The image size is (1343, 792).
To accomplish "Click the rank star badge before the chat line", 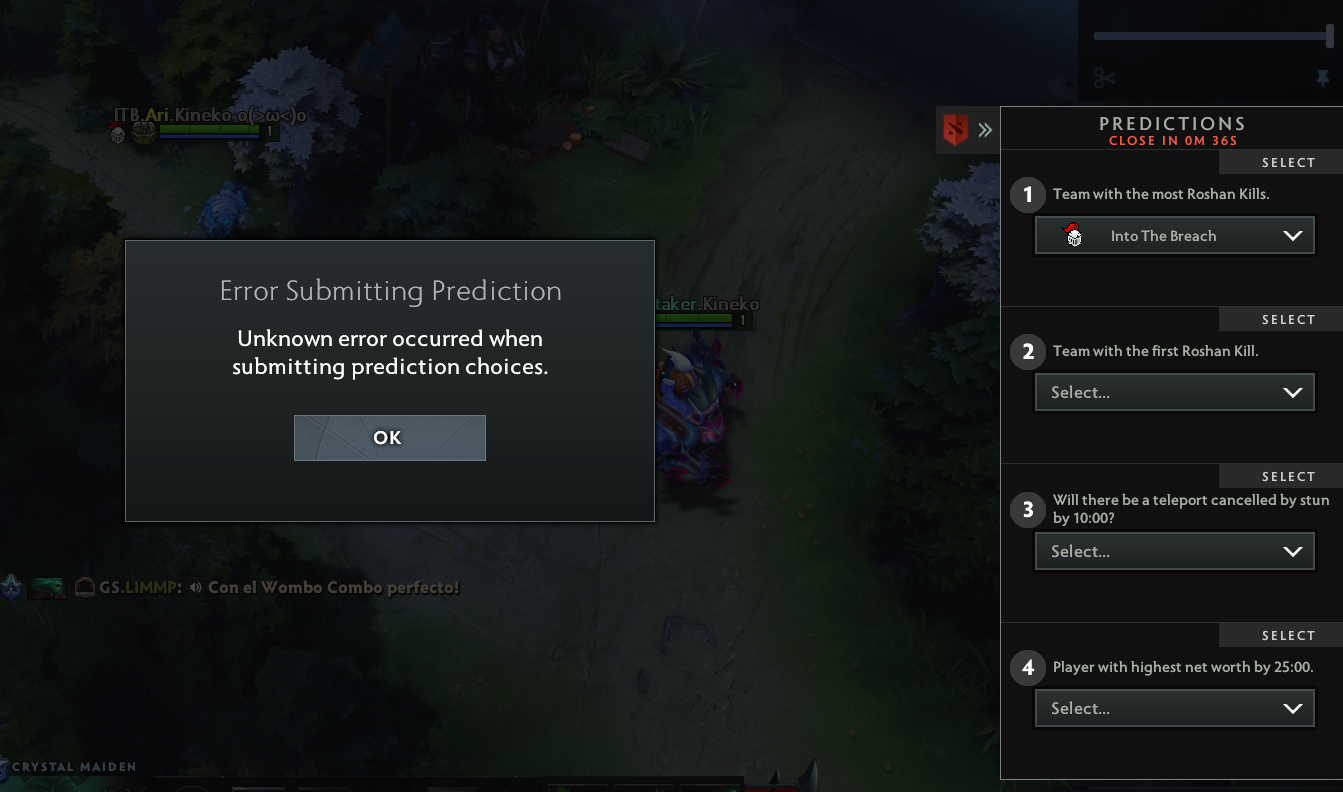I will 12,588.
